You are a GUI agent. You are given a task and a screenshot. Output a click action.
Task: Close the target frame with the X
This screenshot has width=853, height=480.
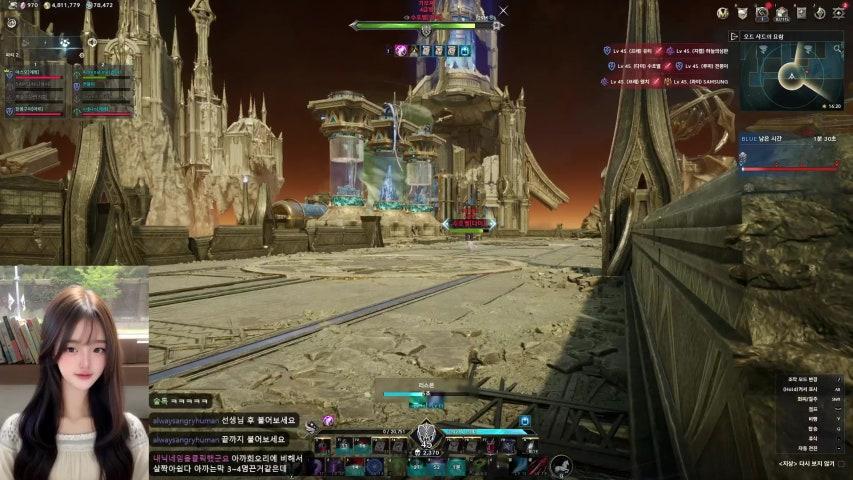[x=503, y=11]
